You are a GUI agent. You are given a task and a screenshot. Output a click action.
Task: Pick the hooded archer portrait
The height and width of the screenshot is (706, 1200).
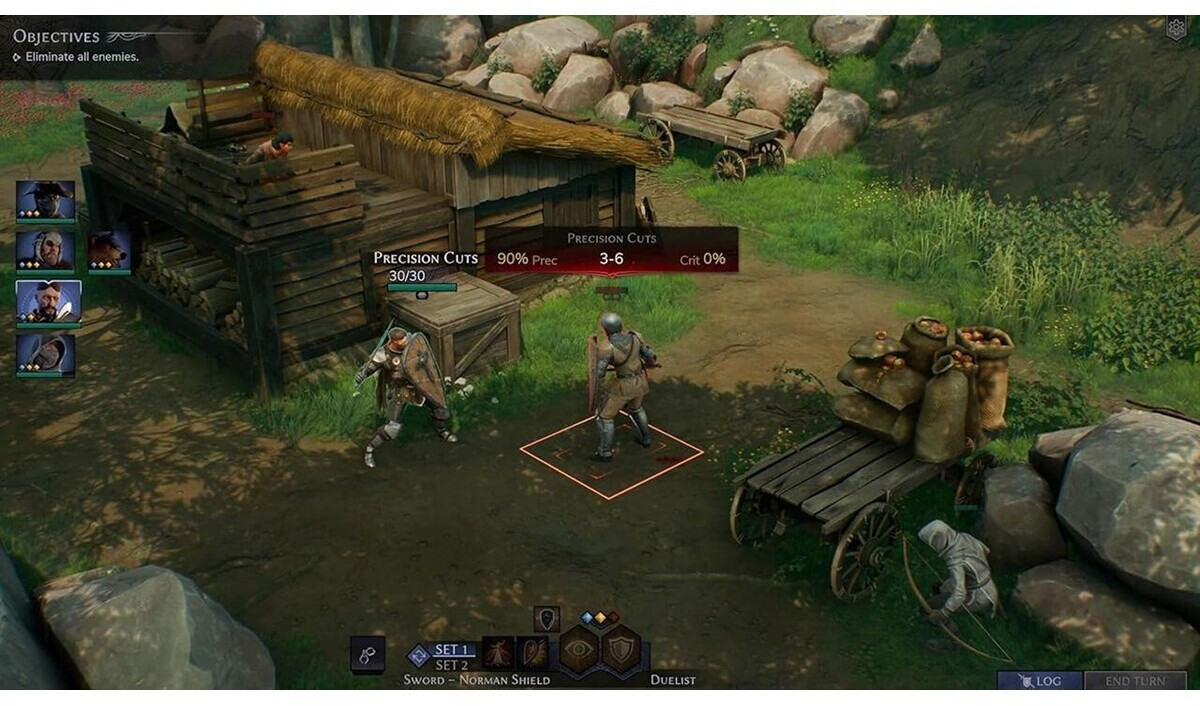click(45, 353)
